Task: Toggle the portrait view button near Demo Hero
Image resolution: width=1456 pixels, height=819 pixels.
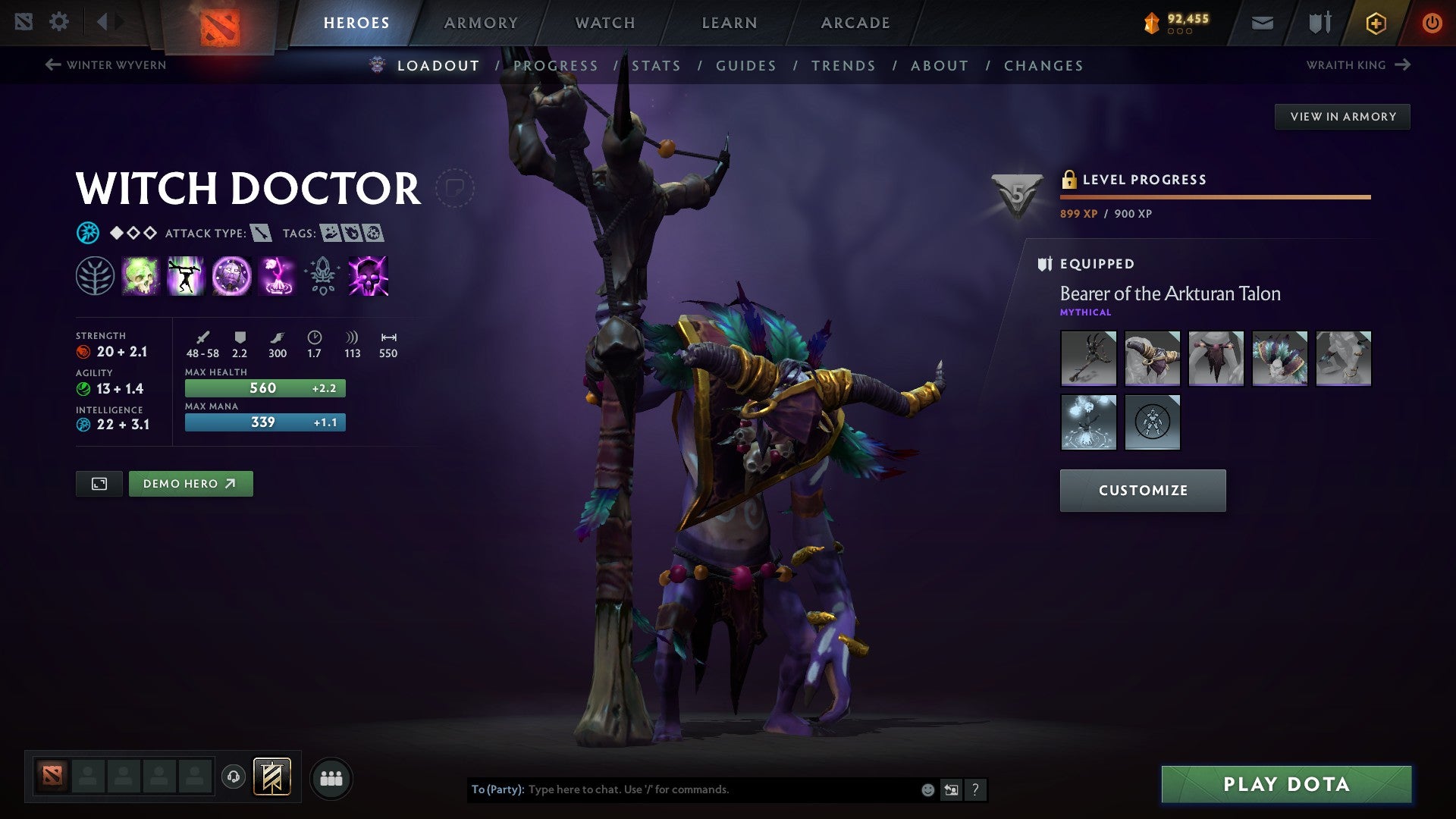Action: [100, 483]
